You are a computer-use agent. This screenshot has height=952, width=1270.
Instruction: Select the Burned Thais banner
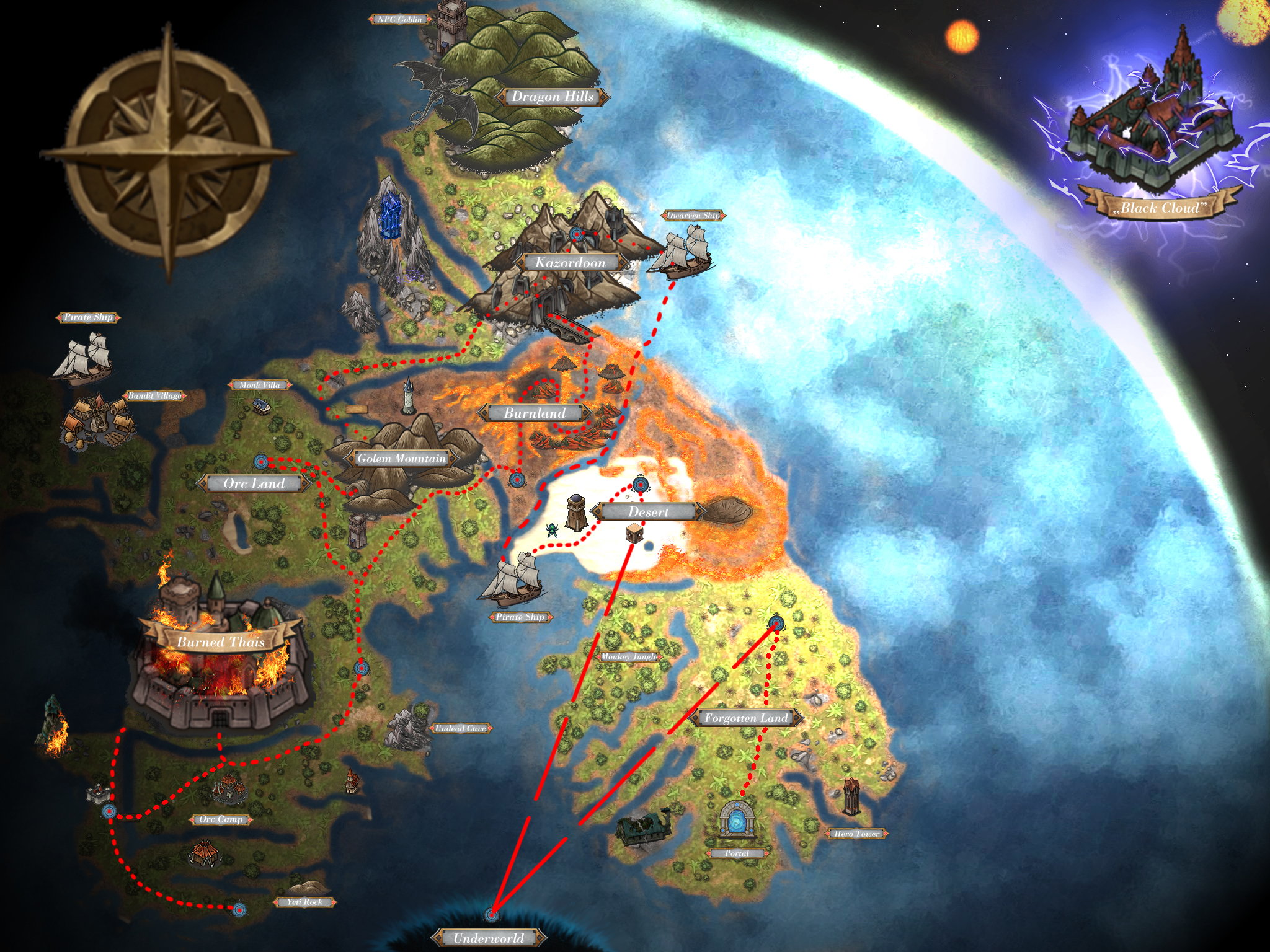tap(221, 642)
